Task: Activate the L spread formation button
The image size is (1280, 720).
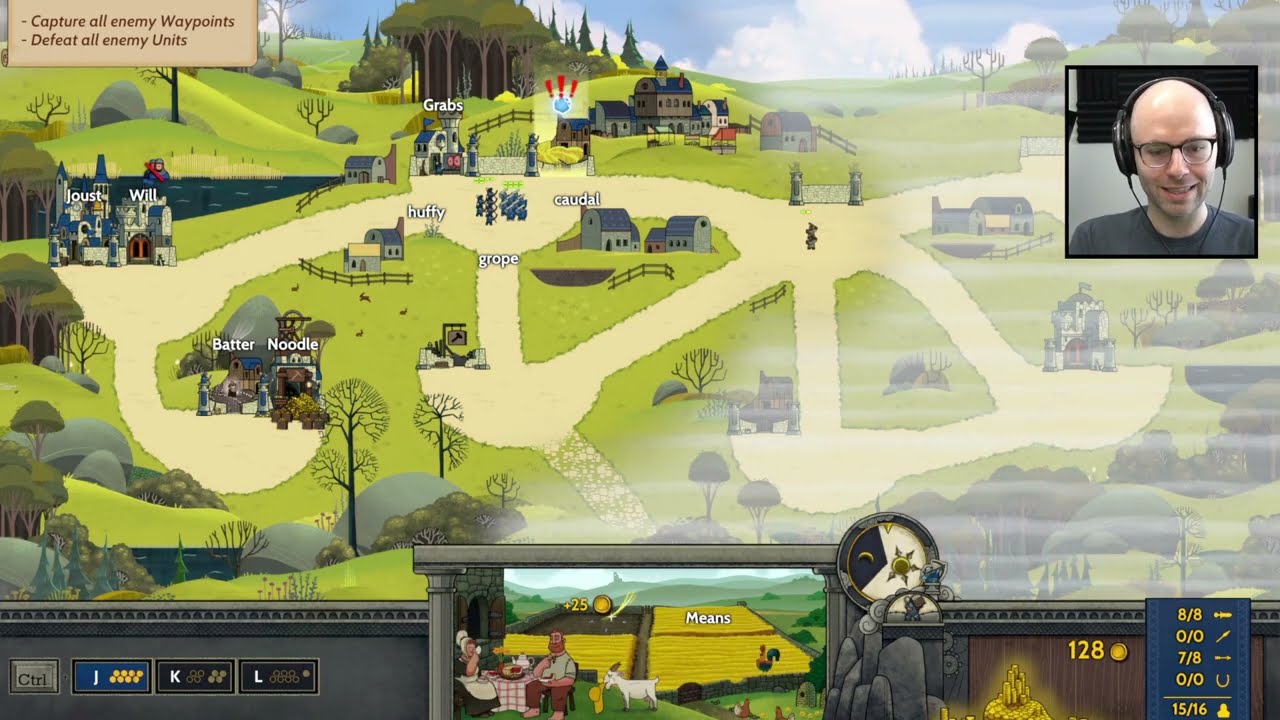Action: click(x=278, y=677)
